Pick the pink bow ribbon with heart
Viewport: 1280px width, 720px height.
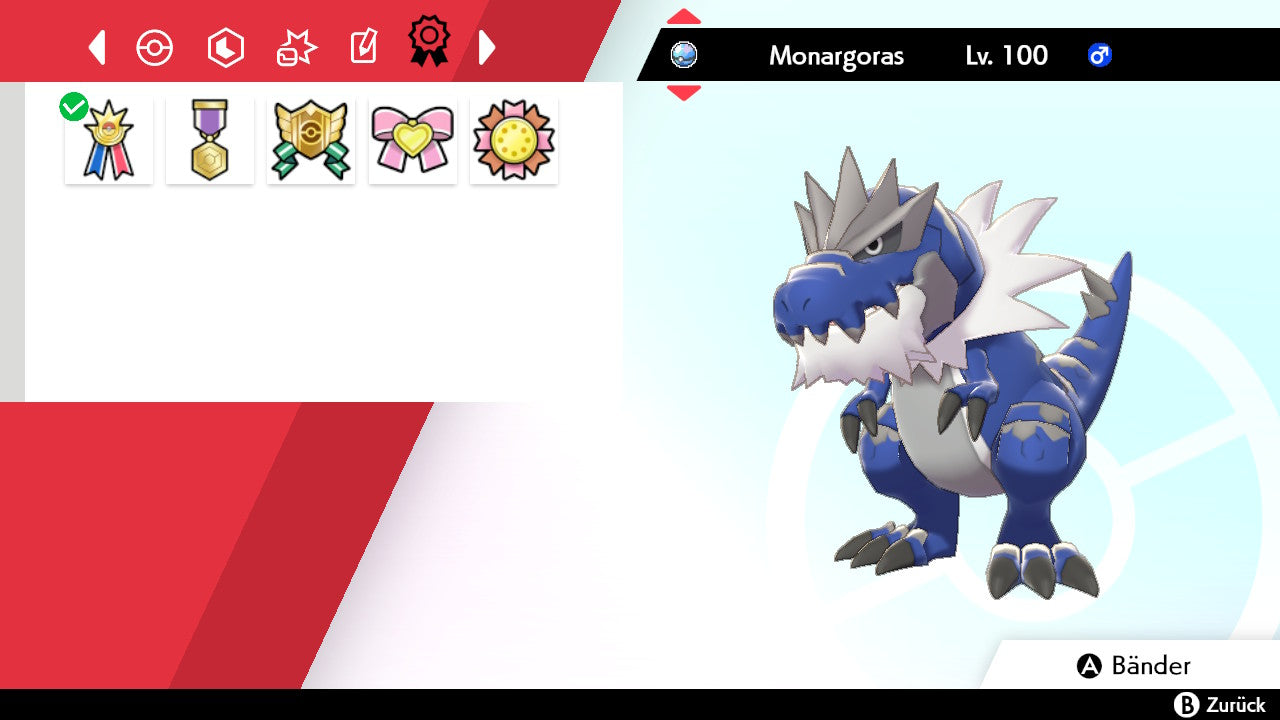[413, 141]
